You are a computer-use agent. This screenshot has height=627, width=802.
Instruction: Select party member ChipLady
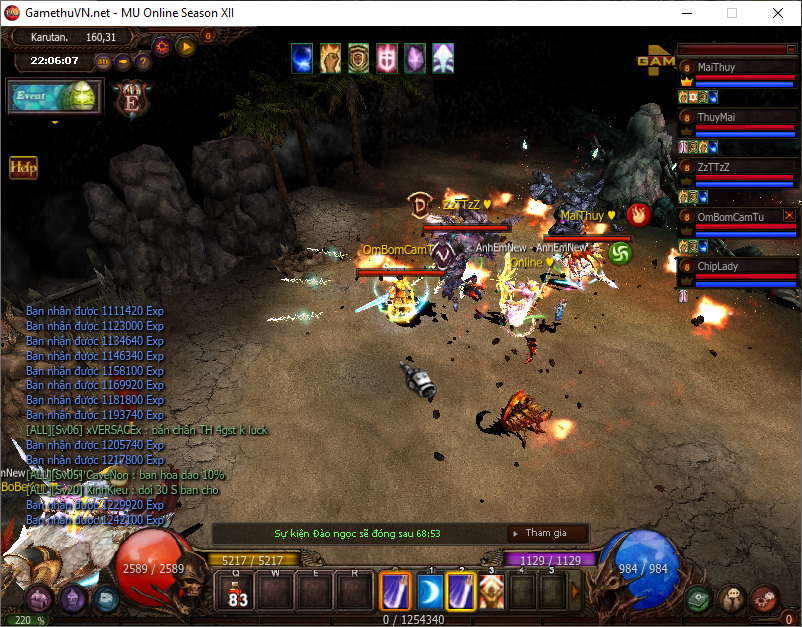(x=735, y=267)
